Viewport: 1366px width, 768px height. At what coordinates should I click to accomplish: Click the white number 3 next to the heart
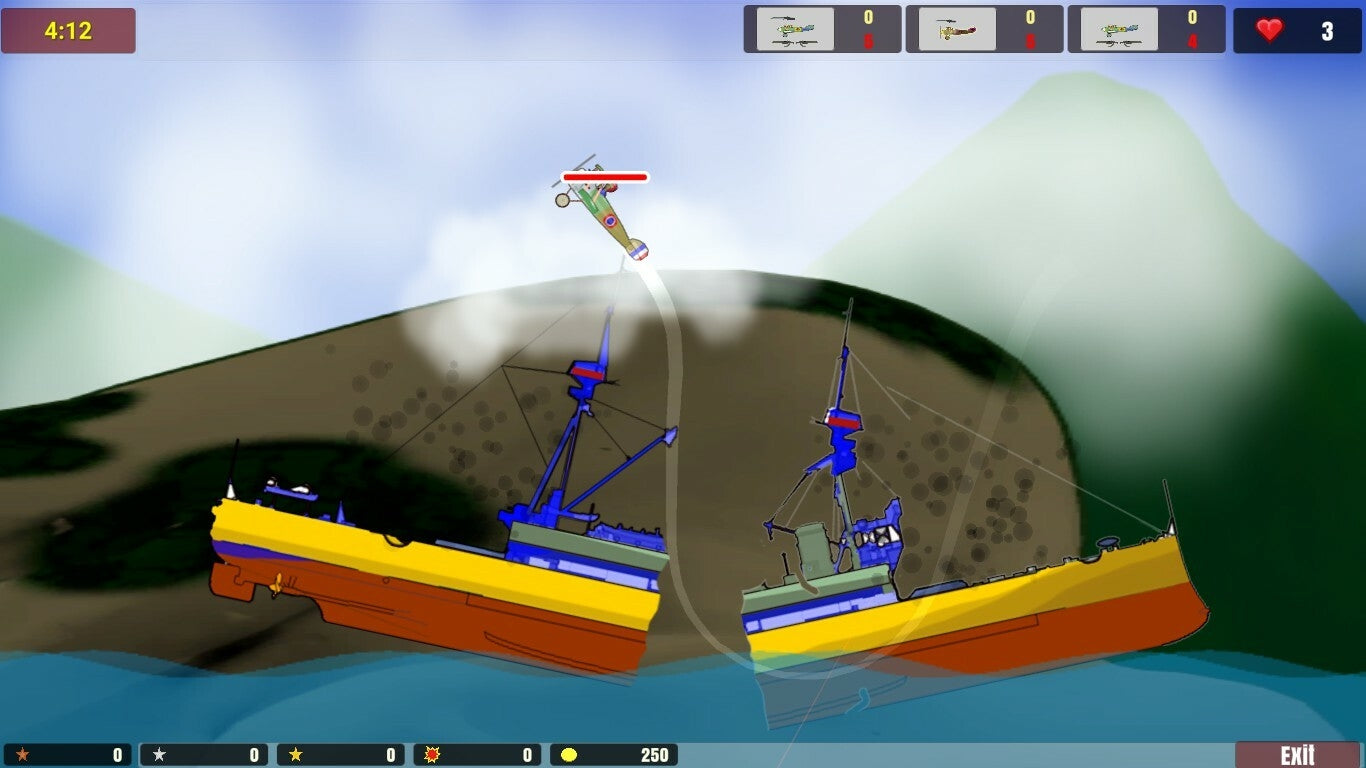[x=1327, y=31]
